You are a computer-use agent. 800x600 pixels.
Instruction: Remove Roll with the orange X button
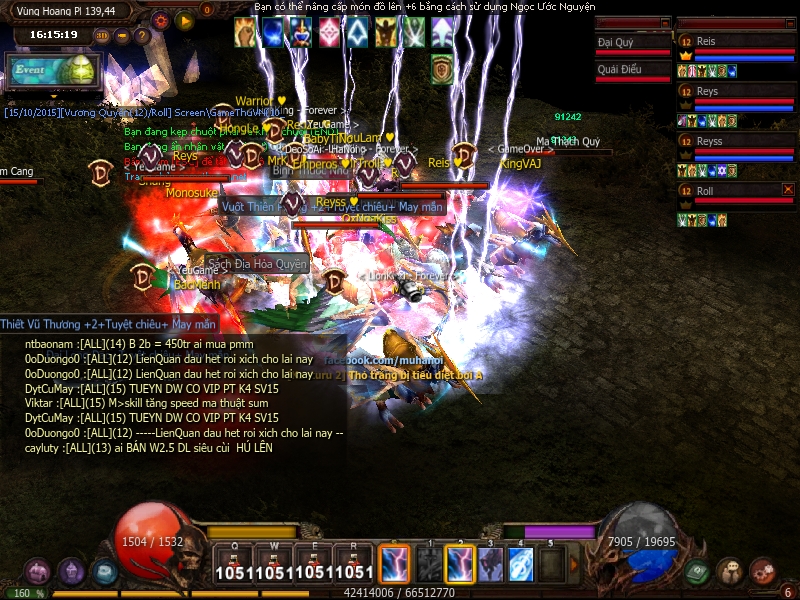pos(788,189)
